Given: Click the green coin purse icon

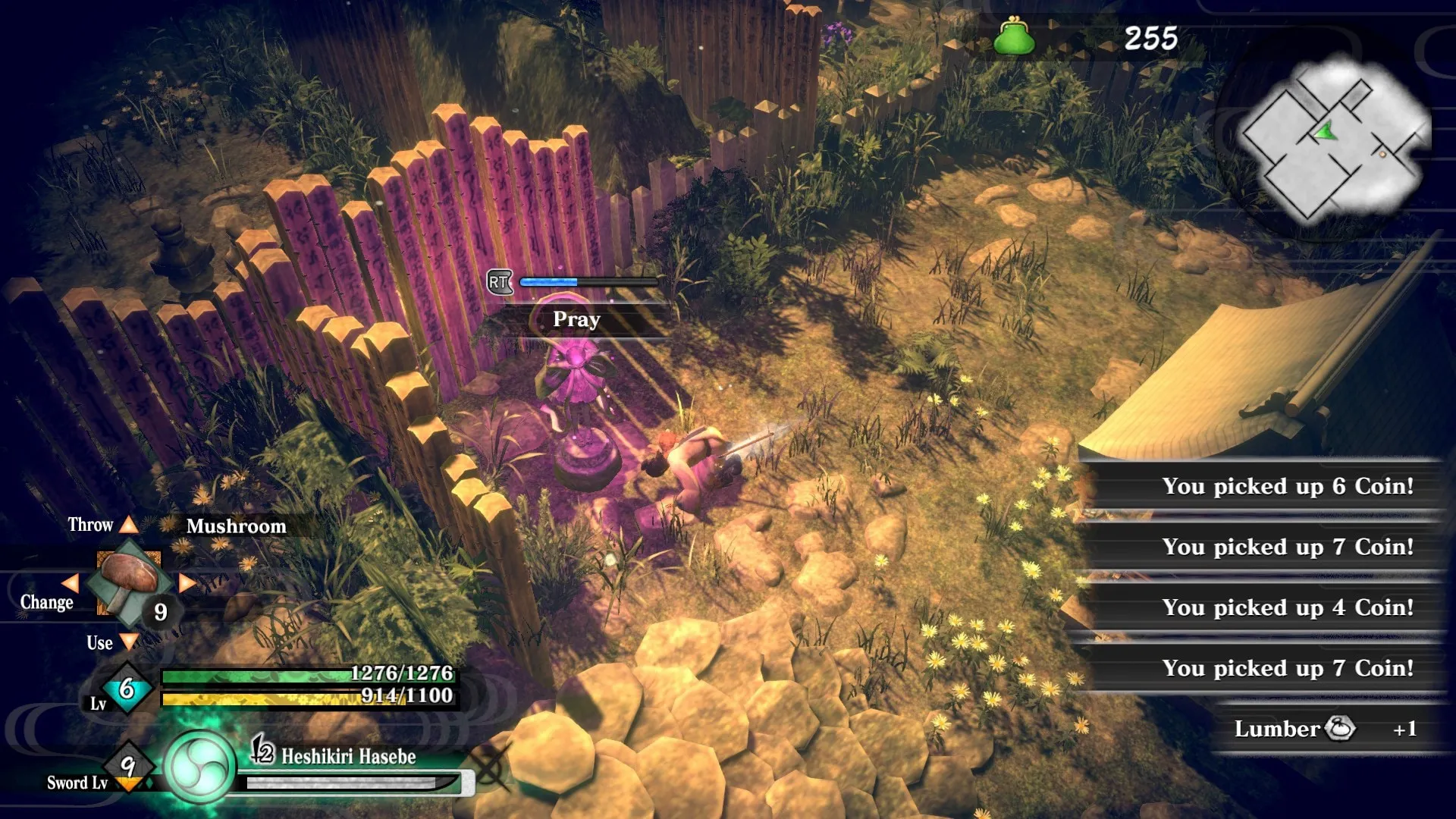Looking at the screenshot, I should click(1014, 36).
